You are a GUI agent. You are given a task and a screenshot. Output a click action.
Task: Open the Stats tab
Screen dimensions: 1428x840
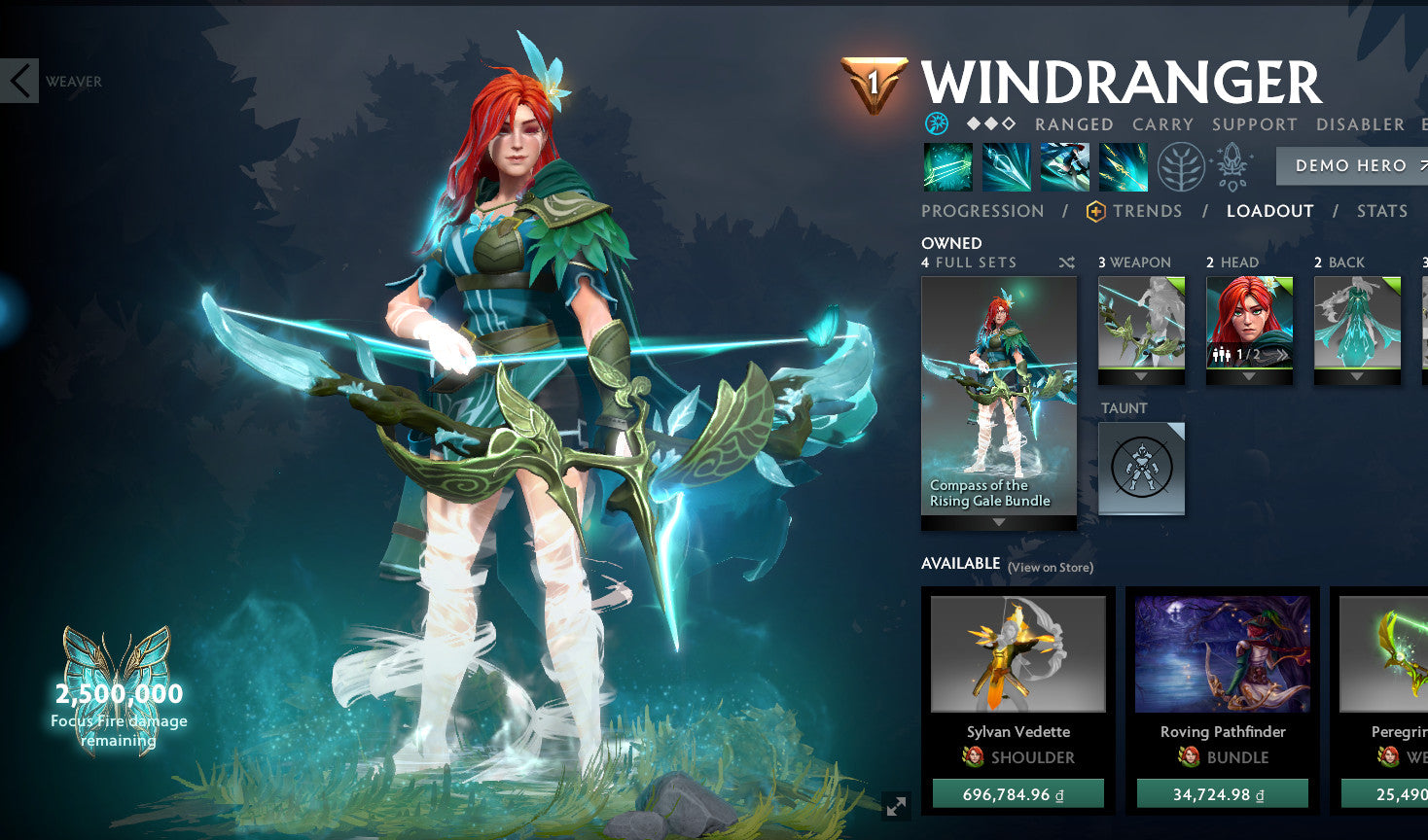point(1382,210)
